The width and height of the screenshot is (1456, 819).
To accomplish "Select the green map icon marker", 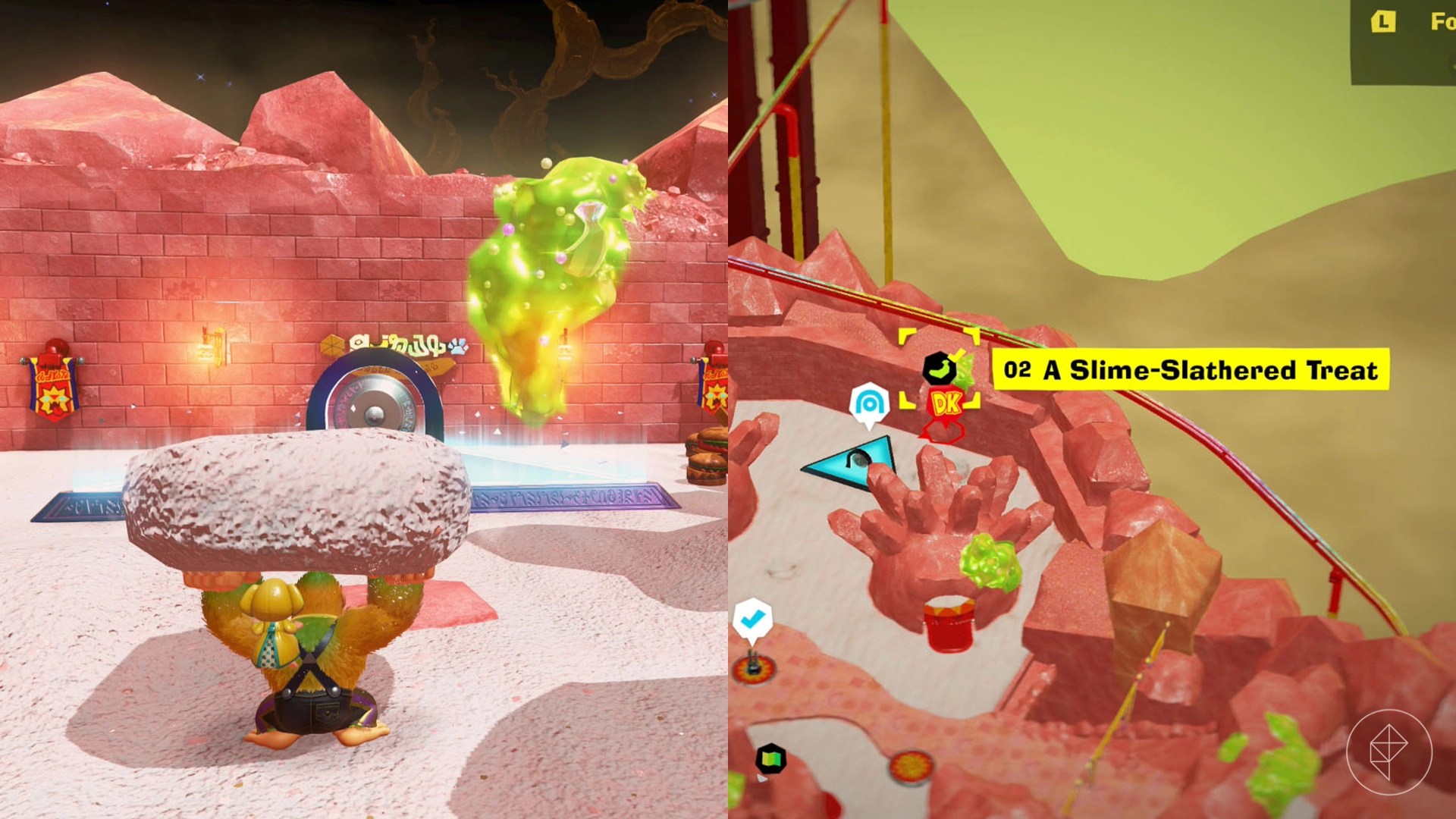I will point(770,758).
